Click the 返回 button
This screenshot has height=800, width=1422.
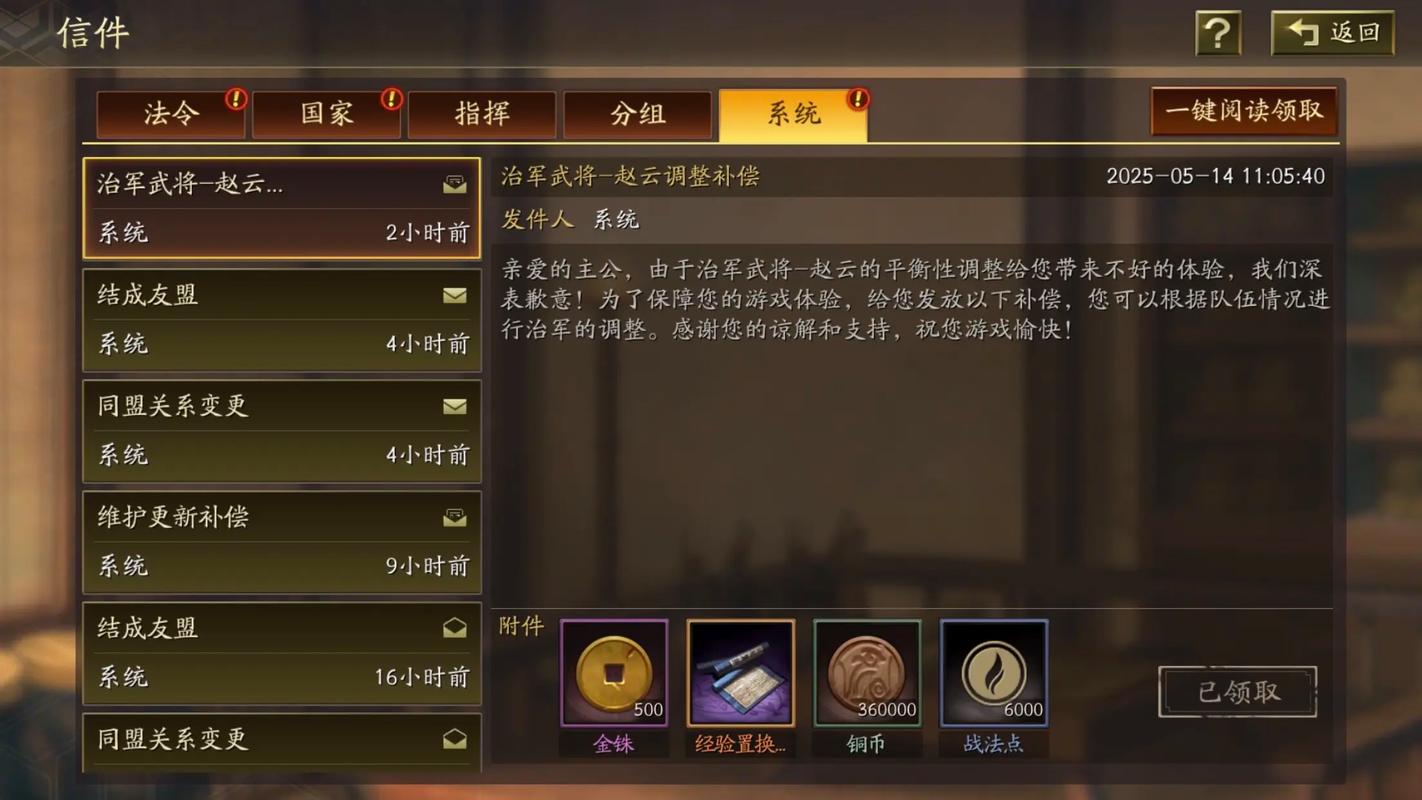point(1331,32)
